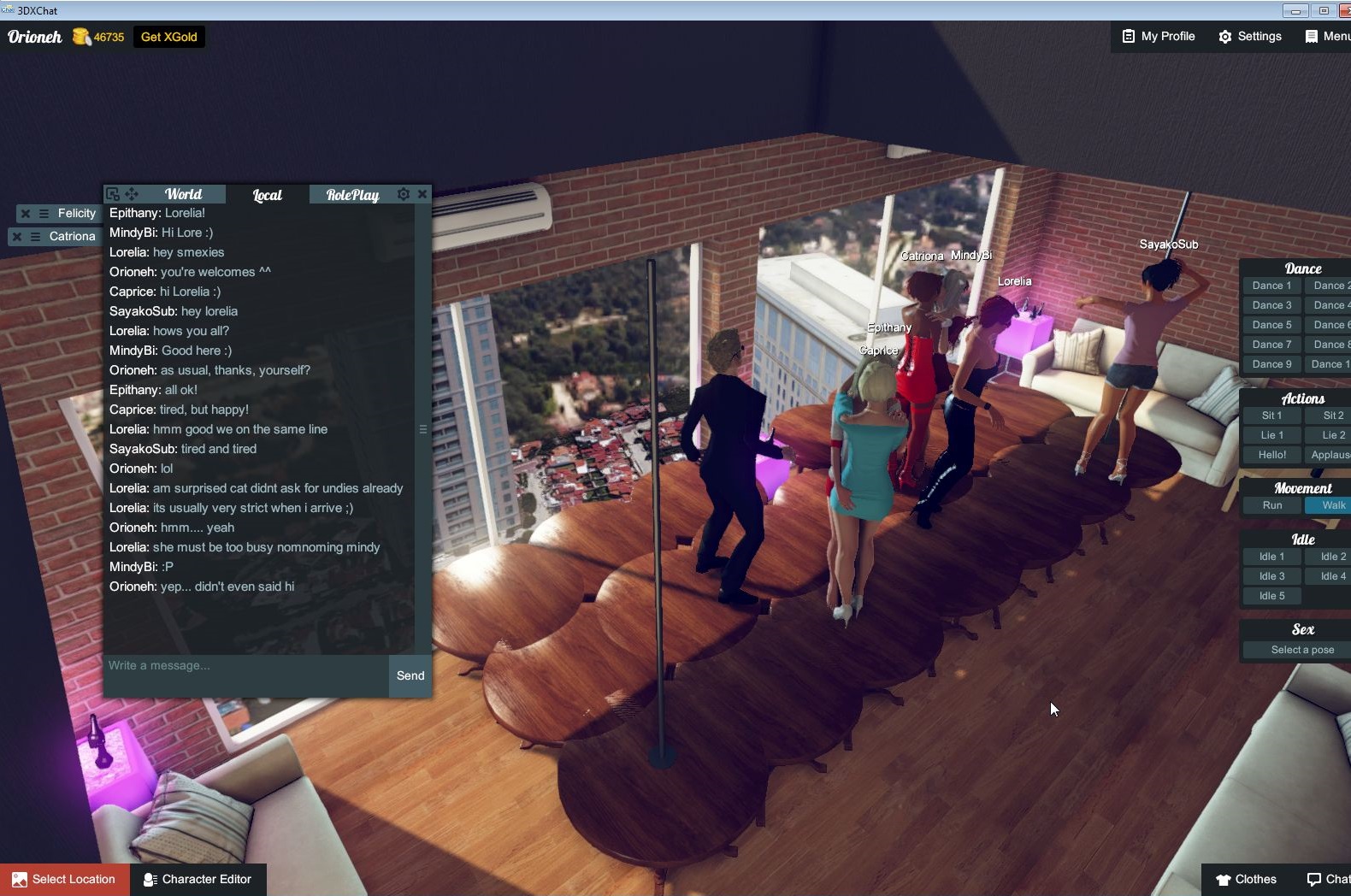
Task: Select the move arrows icon on chat header
Action: (131, 194)
